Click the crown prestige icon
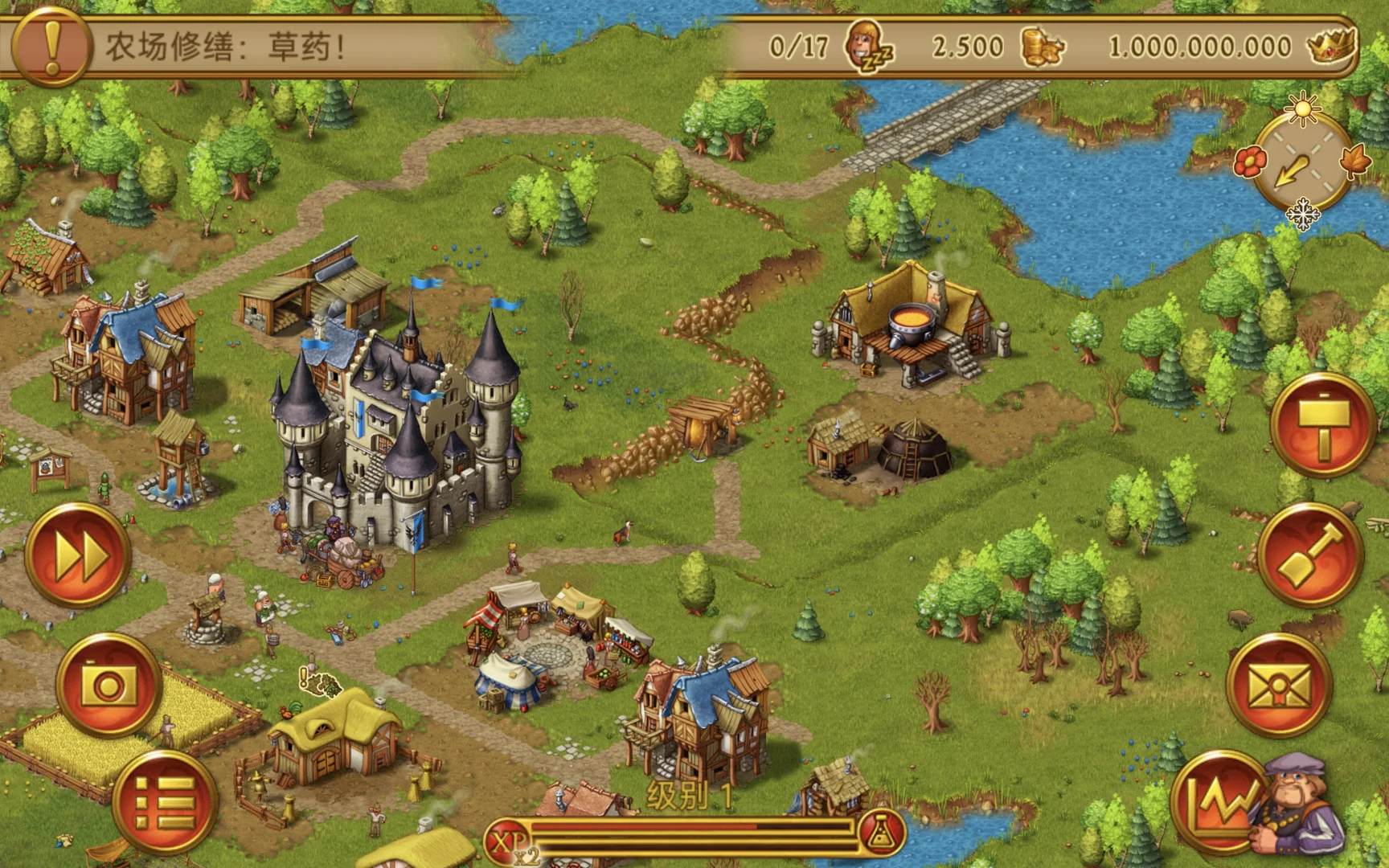Viewport: 1389px width, 868px height. click(x=1331, y=46)
